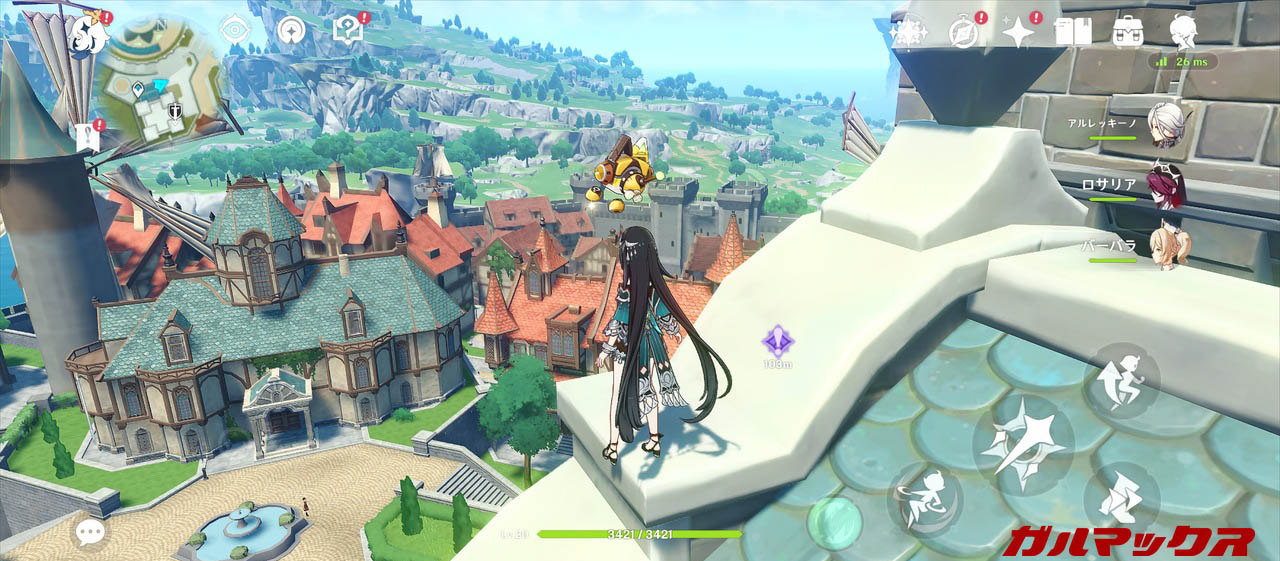Open the round compass-star icon

click(291, 30)
